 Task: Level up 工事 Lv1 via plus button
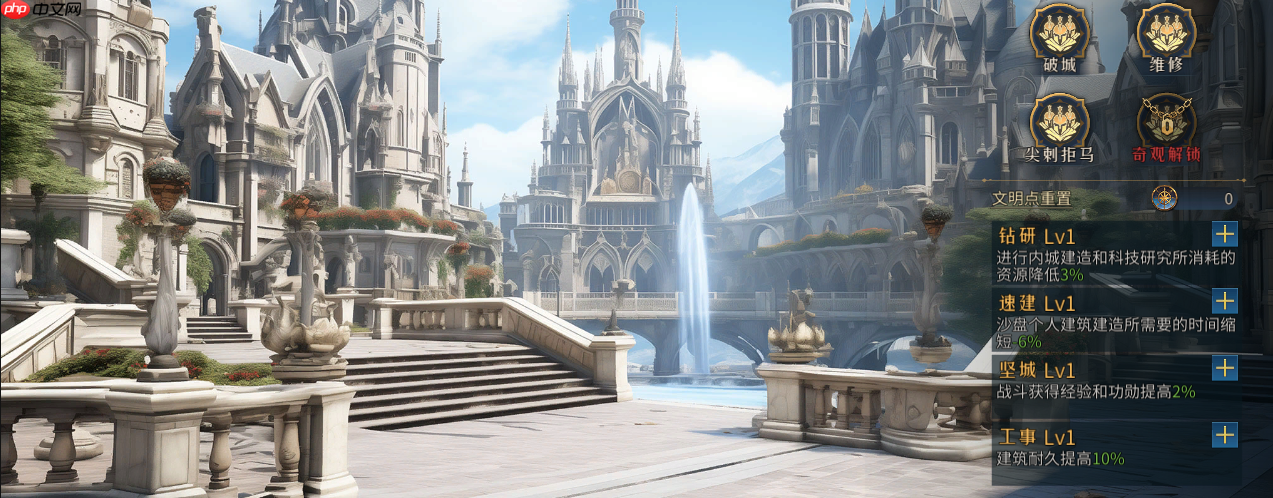1224,435
